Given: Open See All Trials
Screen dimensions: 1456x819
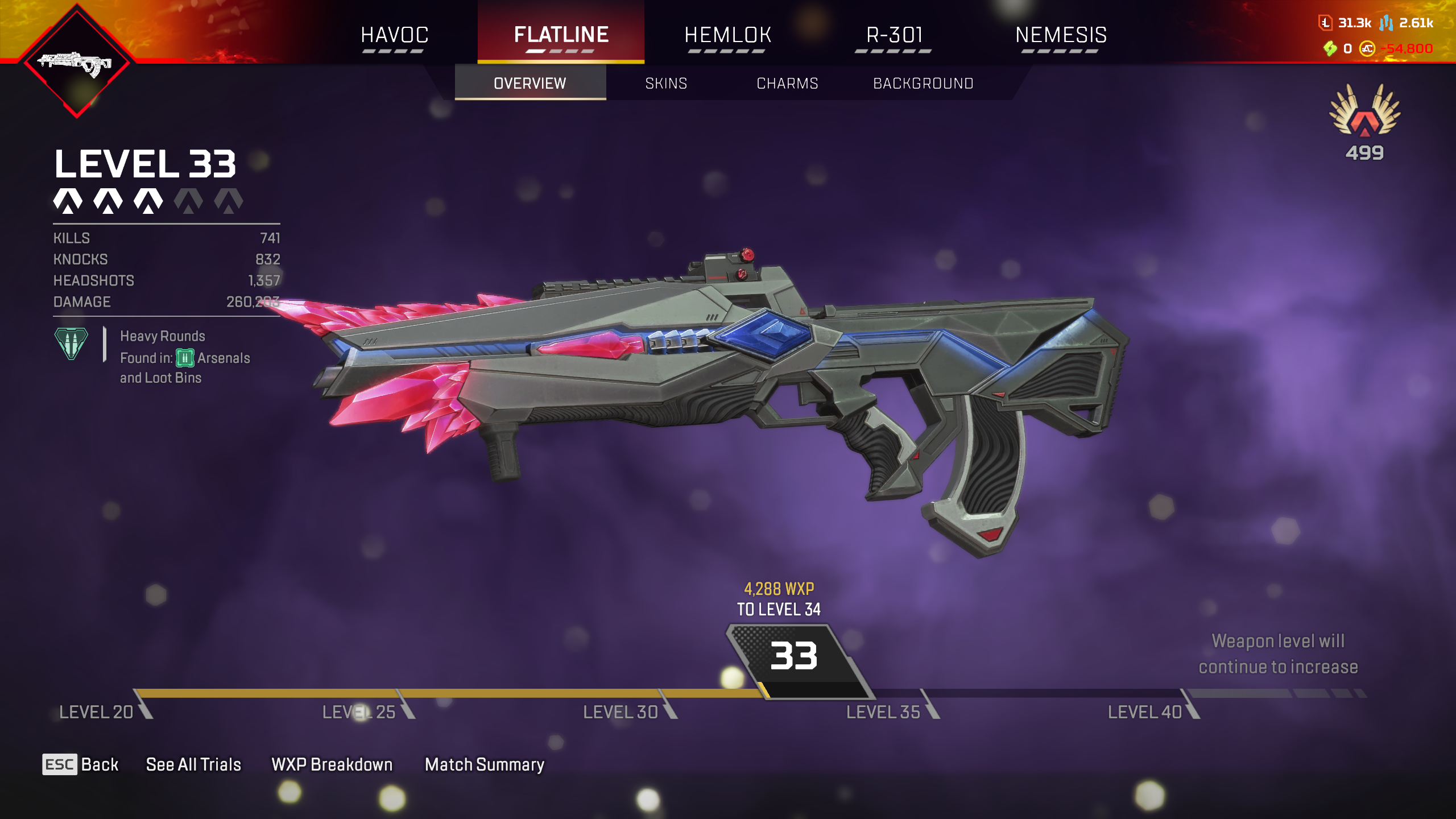Looking at the screenshot, I should click(193, 764).
